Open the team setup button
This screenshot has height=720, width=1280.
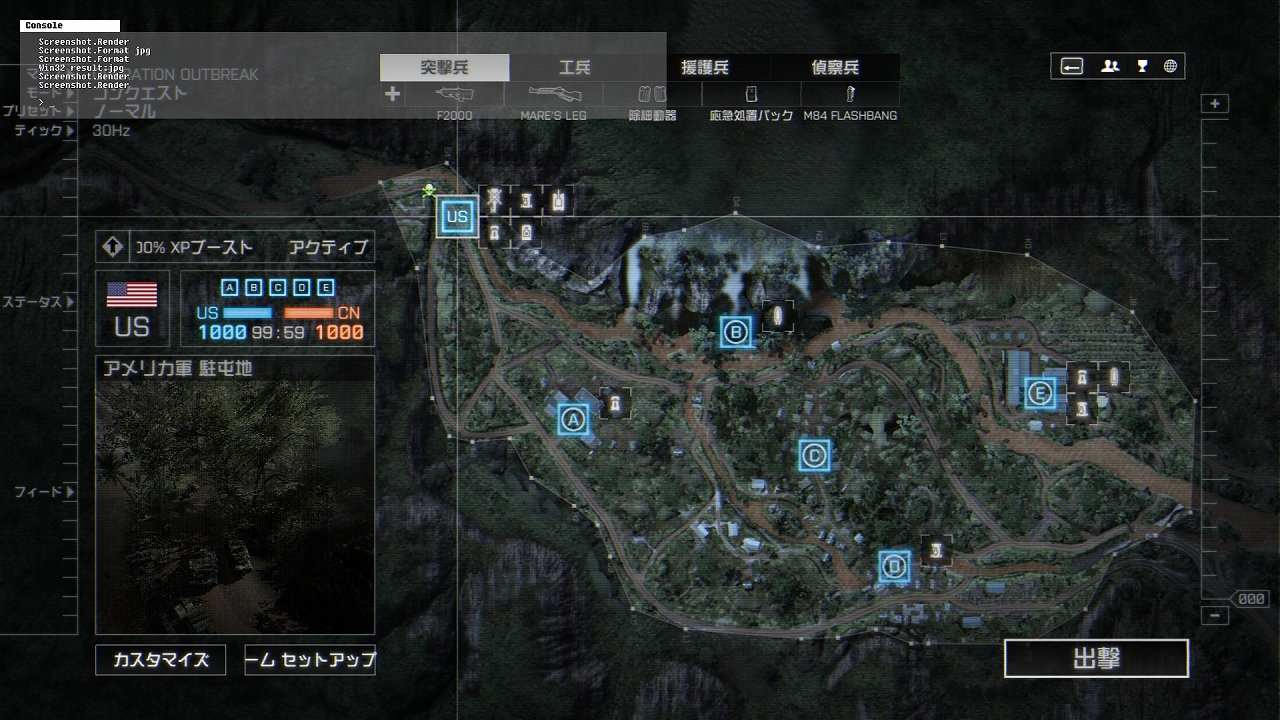pos(310,660)
